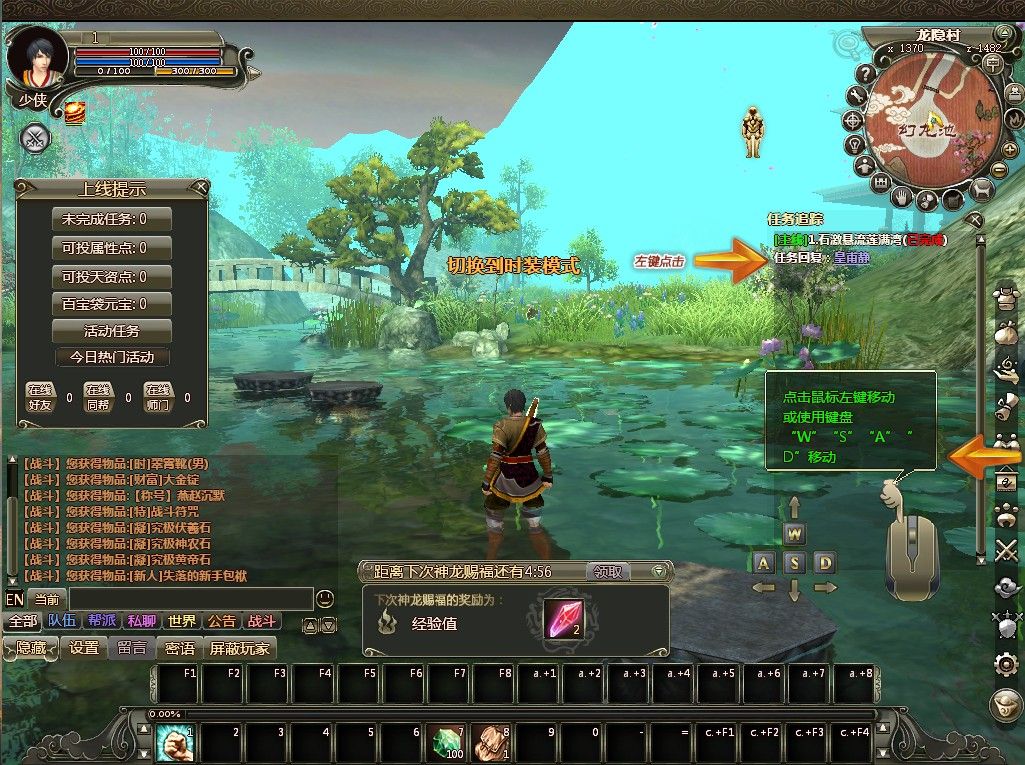This screenshot has width=1025, height=765.
Task: Show online friends via 在线好友 button
Action: coord(39,396)
